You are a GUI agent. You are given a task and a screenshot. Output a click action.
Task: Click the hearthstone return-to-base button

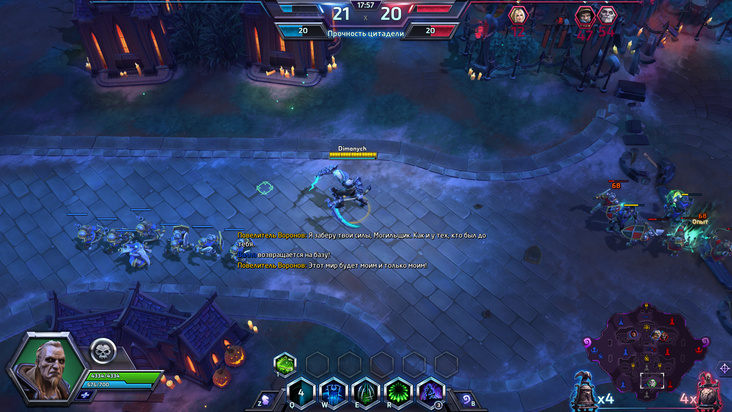tap(469, 400)
